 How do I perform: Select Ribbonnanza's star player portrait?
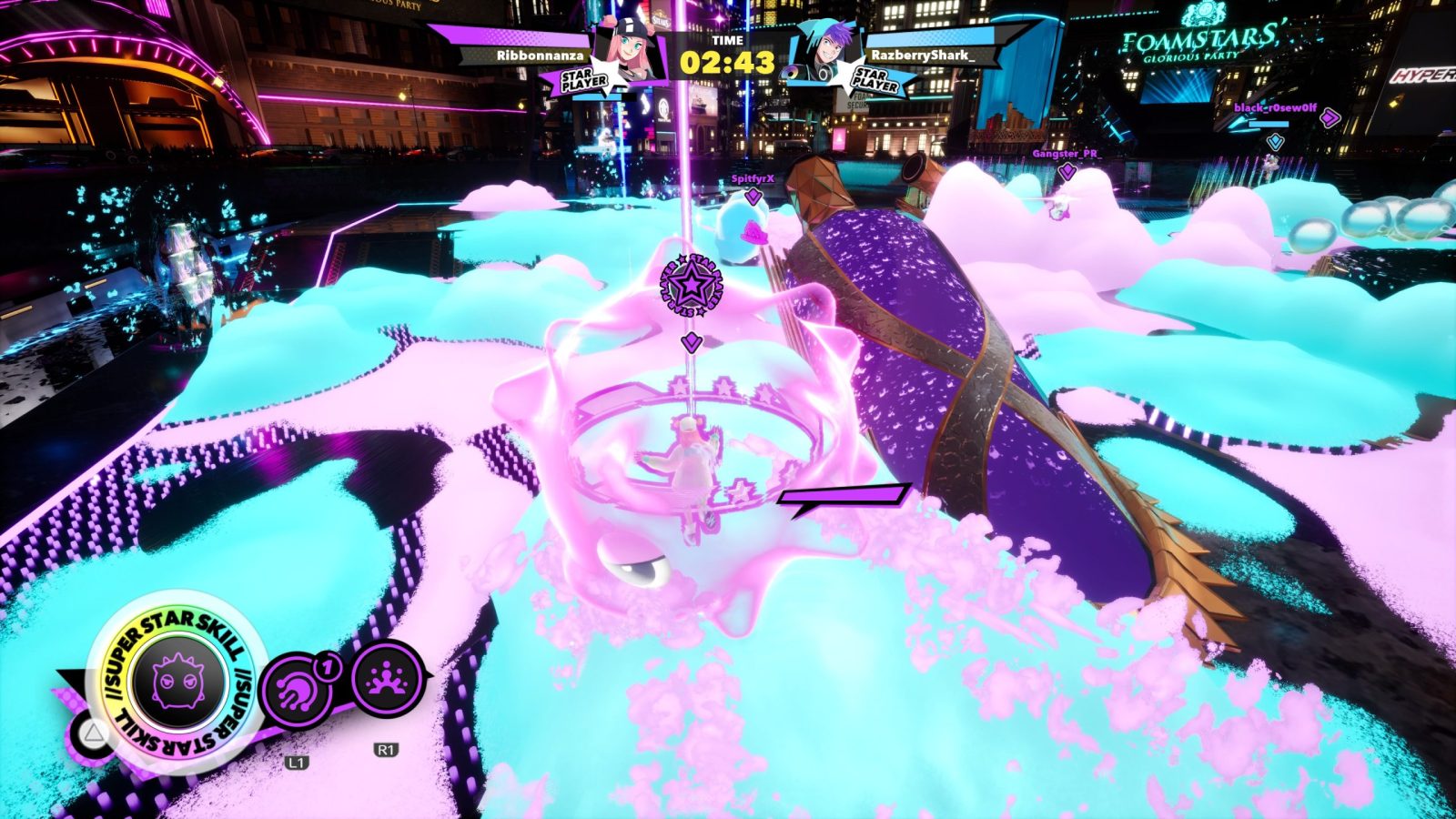627,53
